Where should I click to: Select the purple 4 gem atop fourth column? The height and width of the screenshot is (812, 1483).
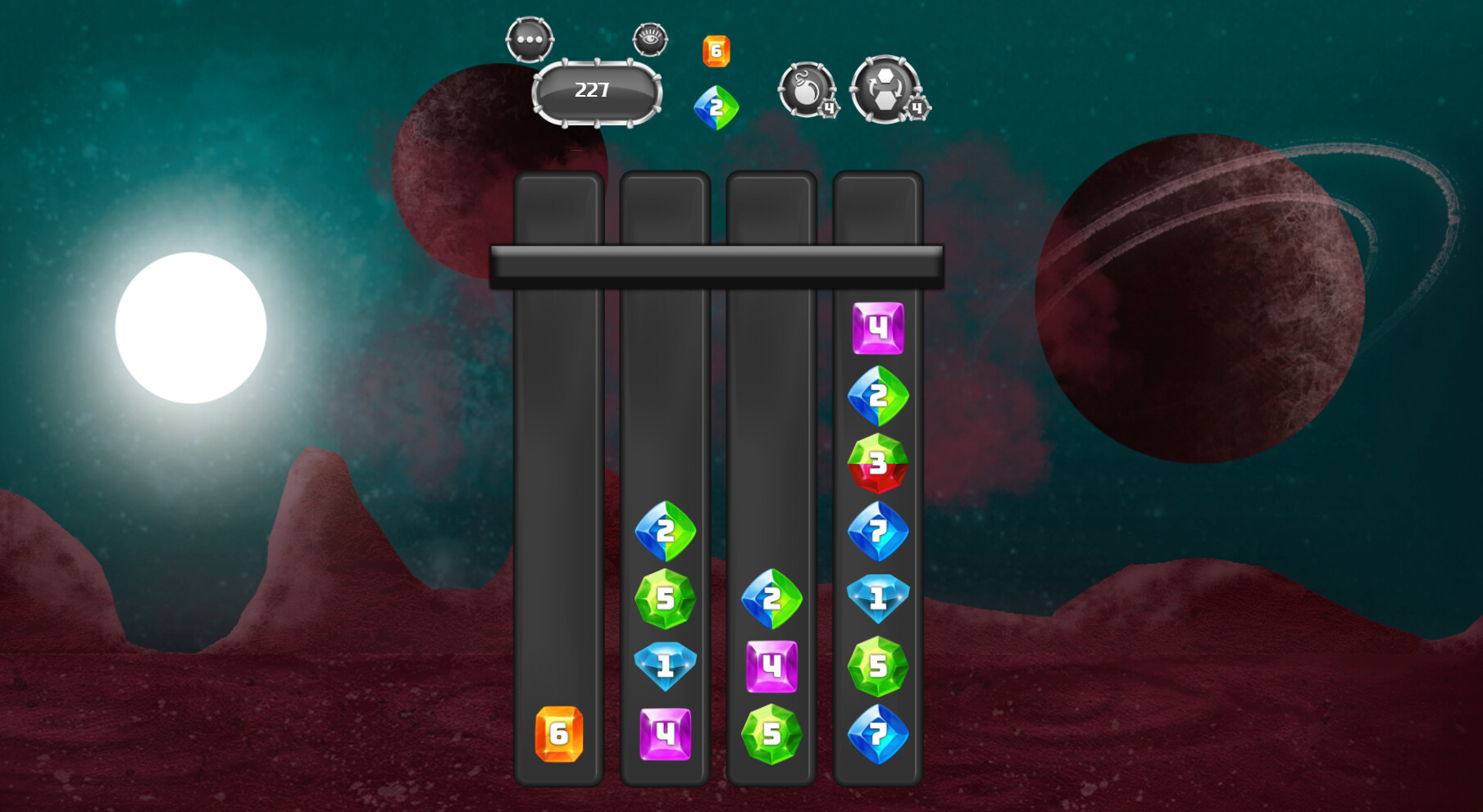[877, 326]
